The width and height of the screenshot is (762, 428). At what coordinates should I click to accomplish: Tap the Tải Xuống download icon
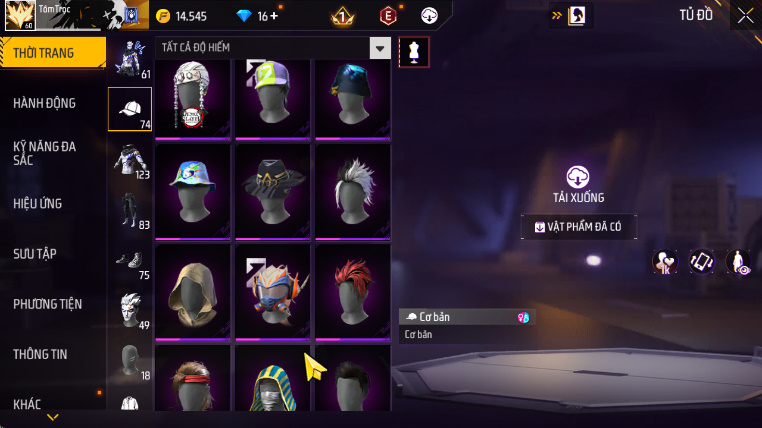pyautogui.click(x=578, y=177)
